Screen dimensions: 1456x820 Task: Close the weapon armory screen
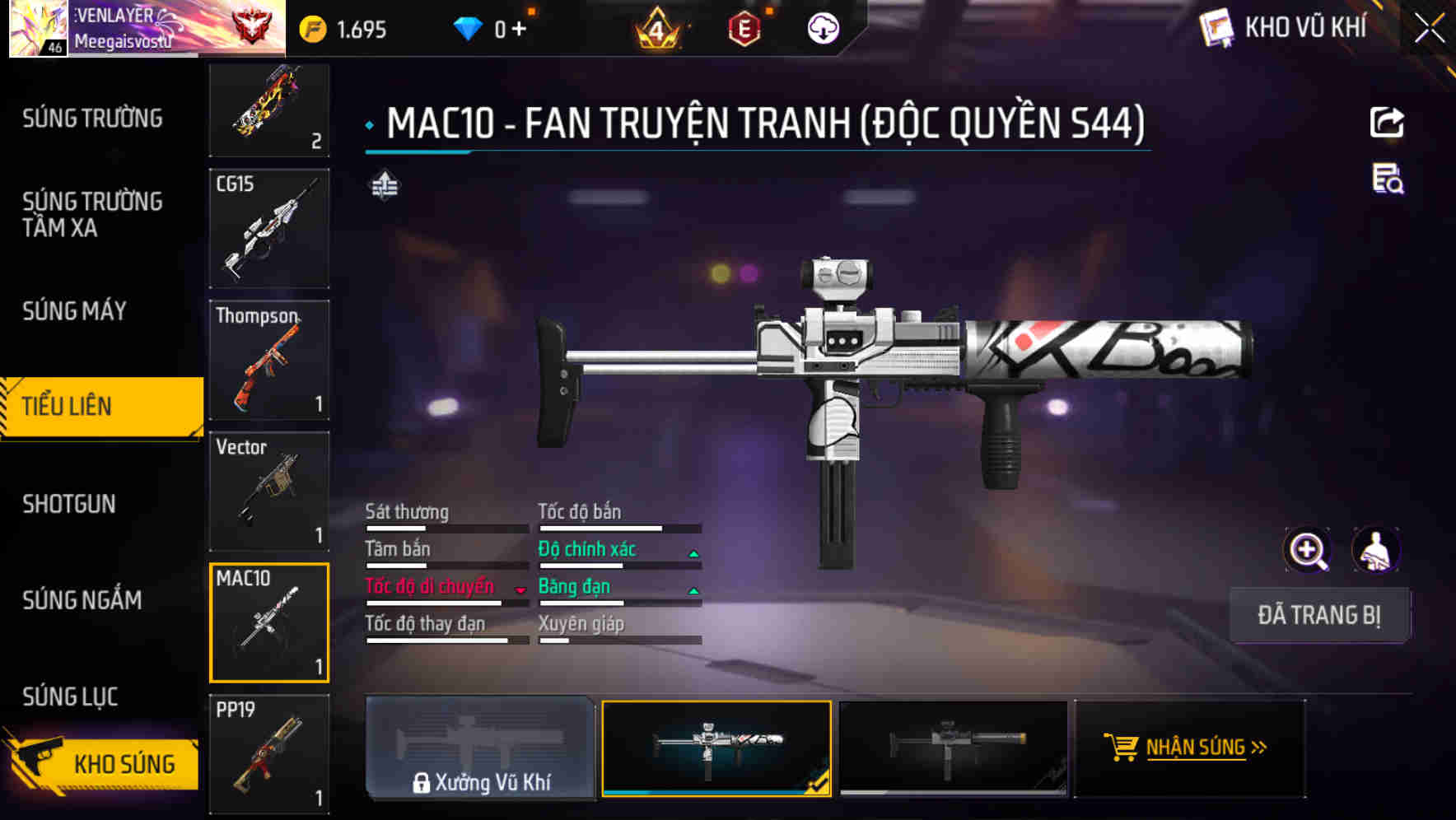coord(1430,28)
